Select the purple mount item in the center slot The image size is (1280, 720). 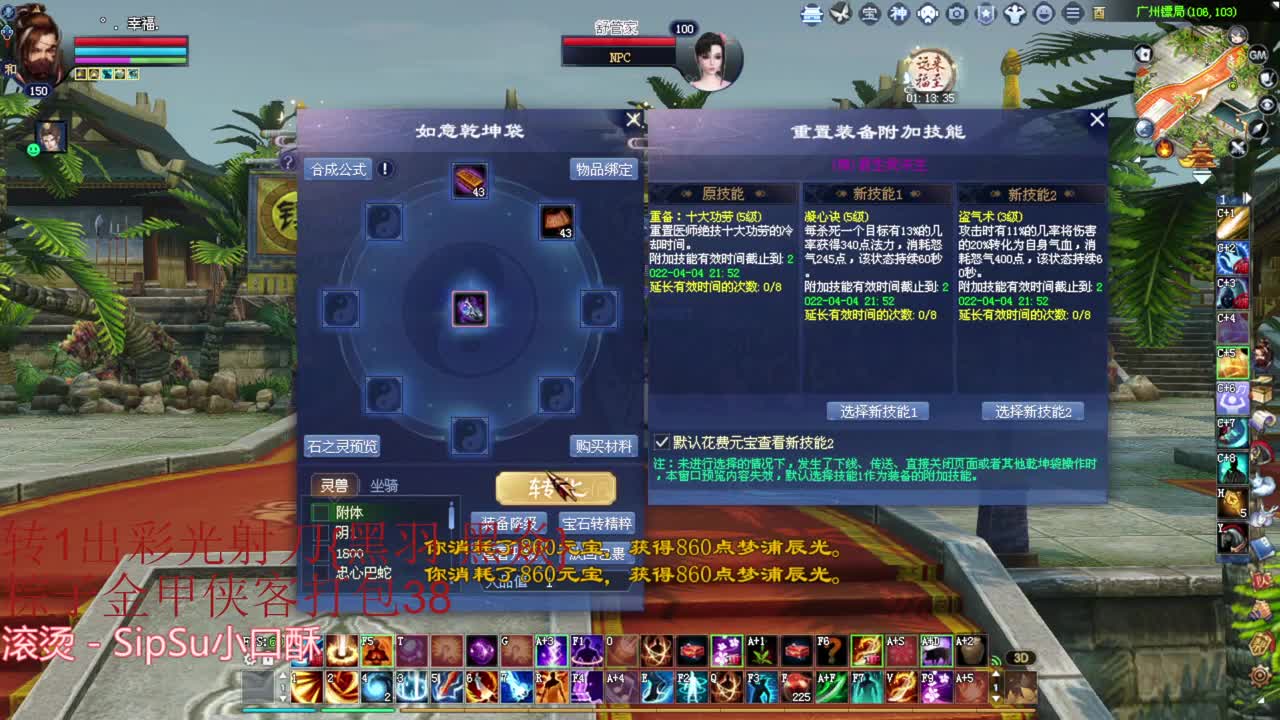pyautogui.click(x=468, y=308)
